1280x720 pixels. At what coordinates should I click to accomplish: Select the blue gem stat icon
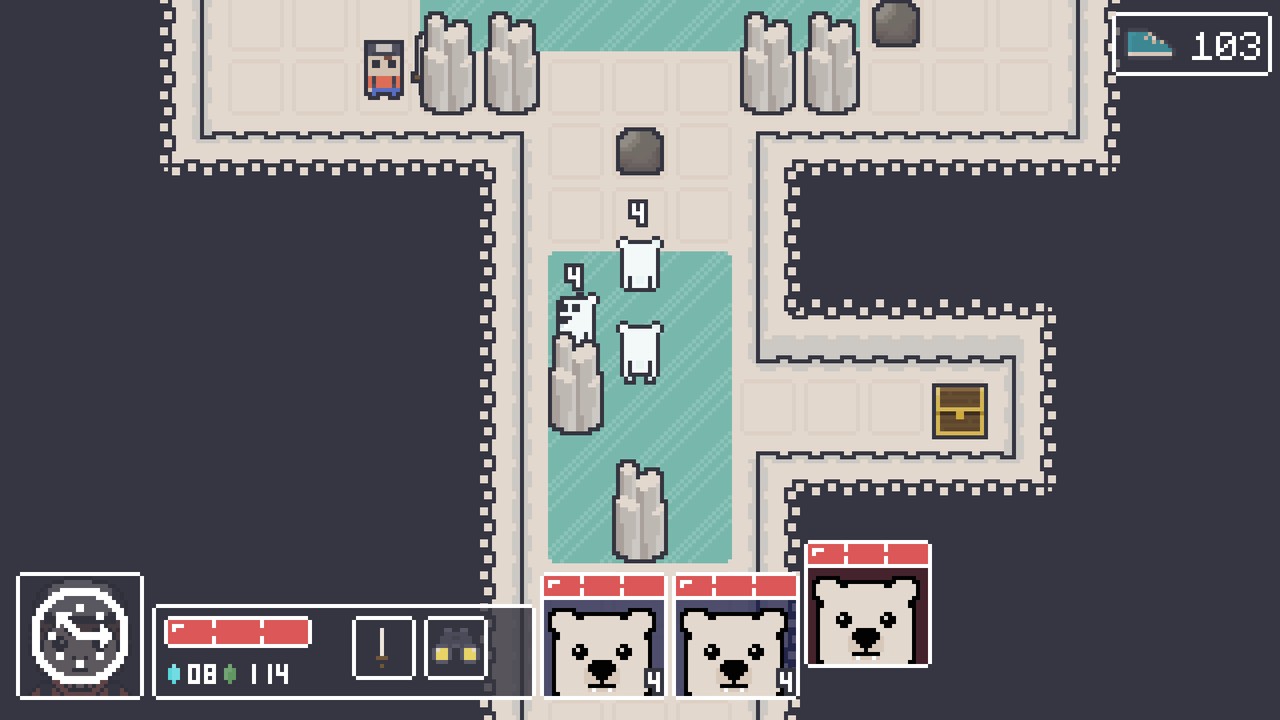point(173,674)
